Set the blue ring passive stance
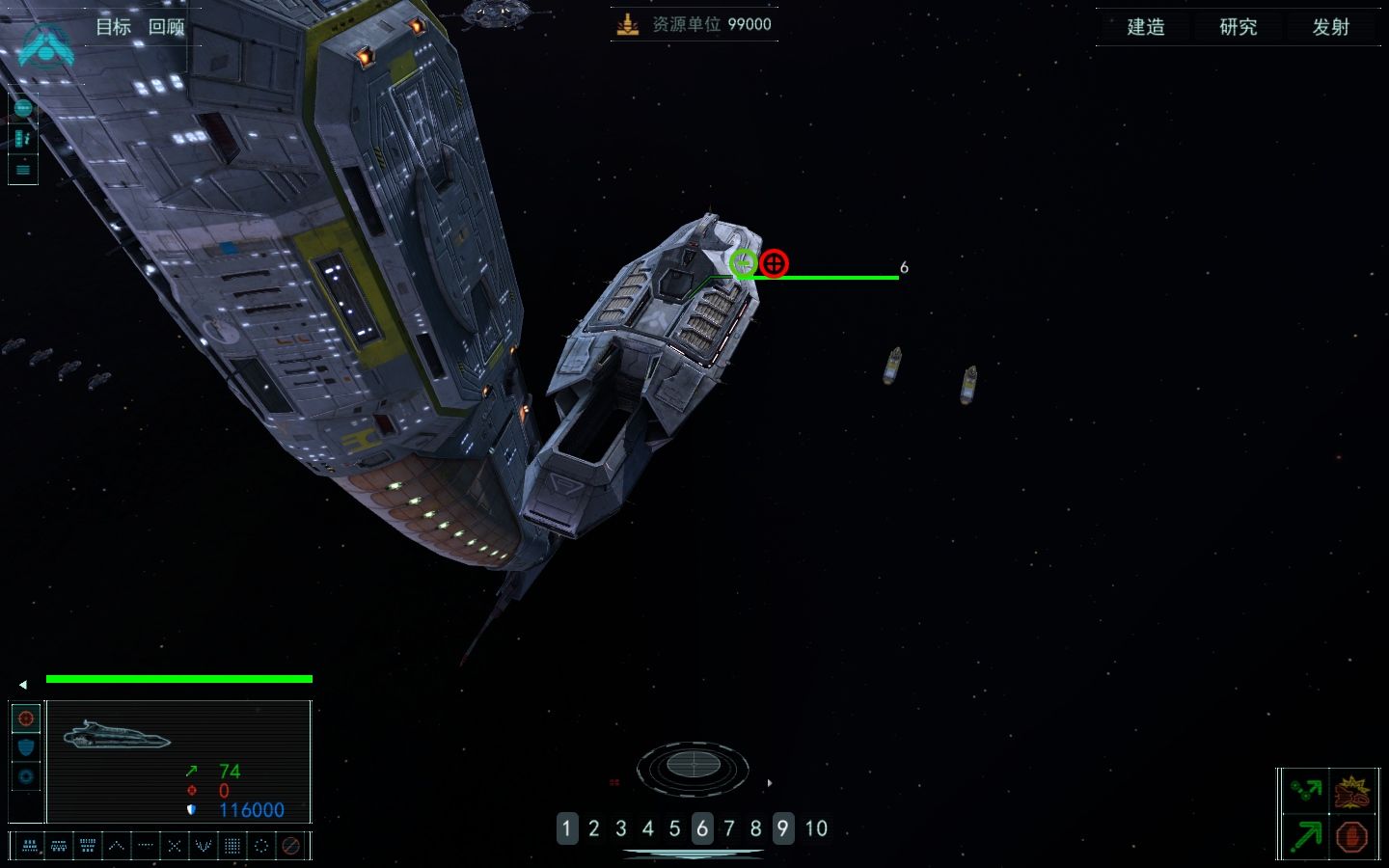The height and width of the screenshot is (868, 1389). click(26, 776)
